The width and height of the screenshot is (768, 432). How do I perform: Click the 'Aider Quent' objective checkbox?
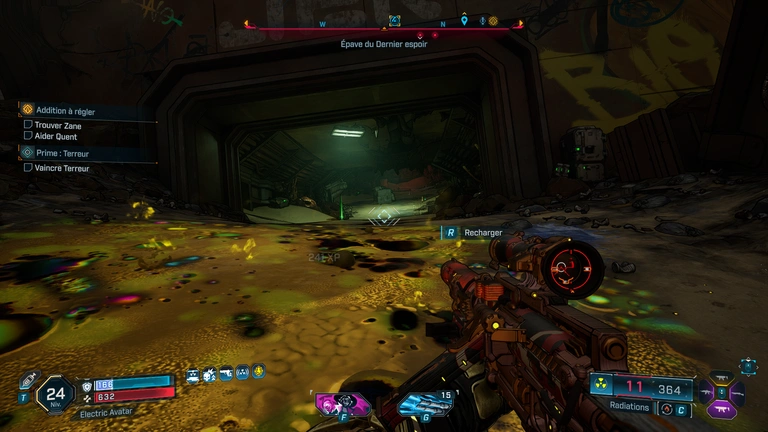pyautogui.click(x=28, y=136)
